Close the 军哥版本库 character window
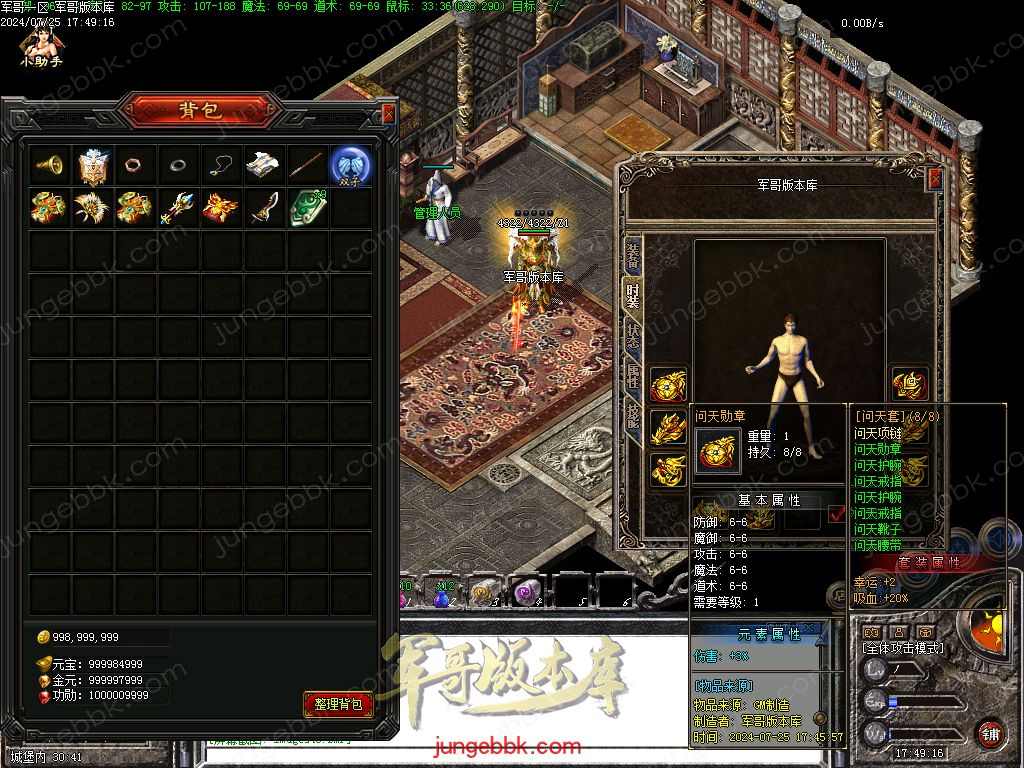1024x768 pixels. pos(935,179)
